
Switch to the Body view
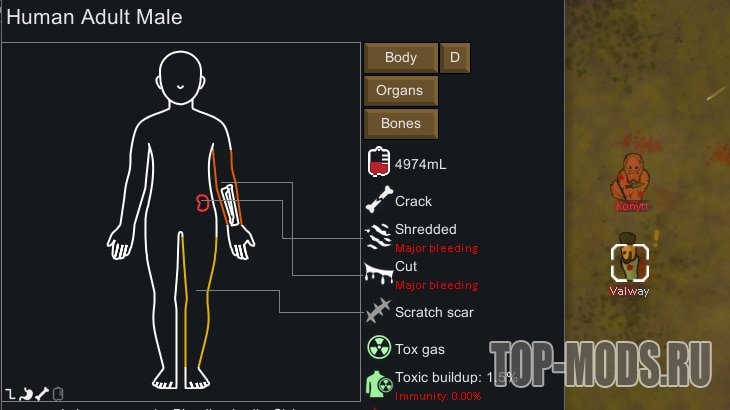pyautogui.click(x=401, y=58)
